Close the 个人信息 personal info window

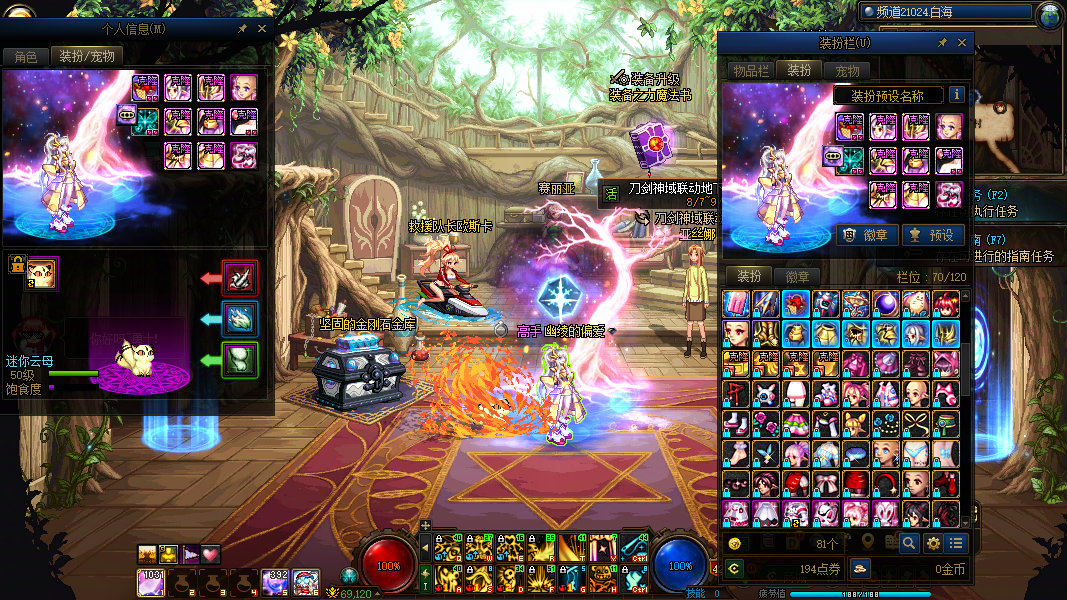pos(262,29)
